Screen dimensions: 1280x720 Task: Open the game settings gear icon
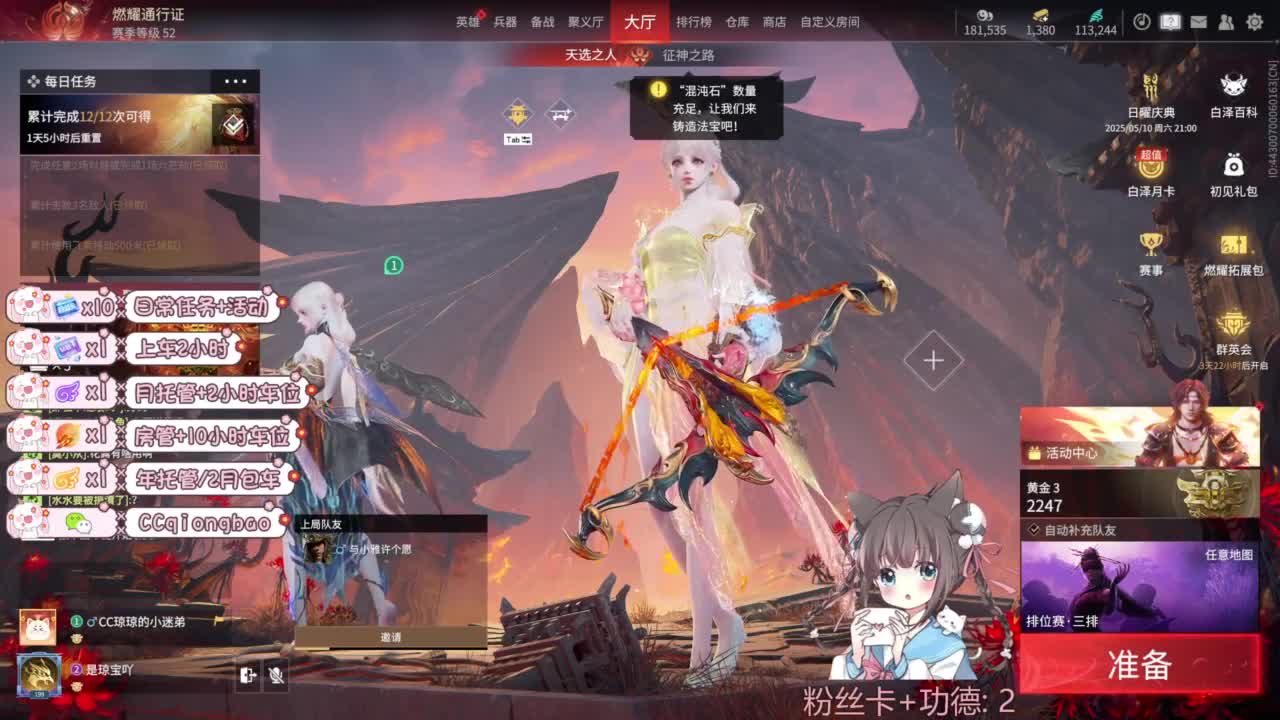tap(1255, 20)
